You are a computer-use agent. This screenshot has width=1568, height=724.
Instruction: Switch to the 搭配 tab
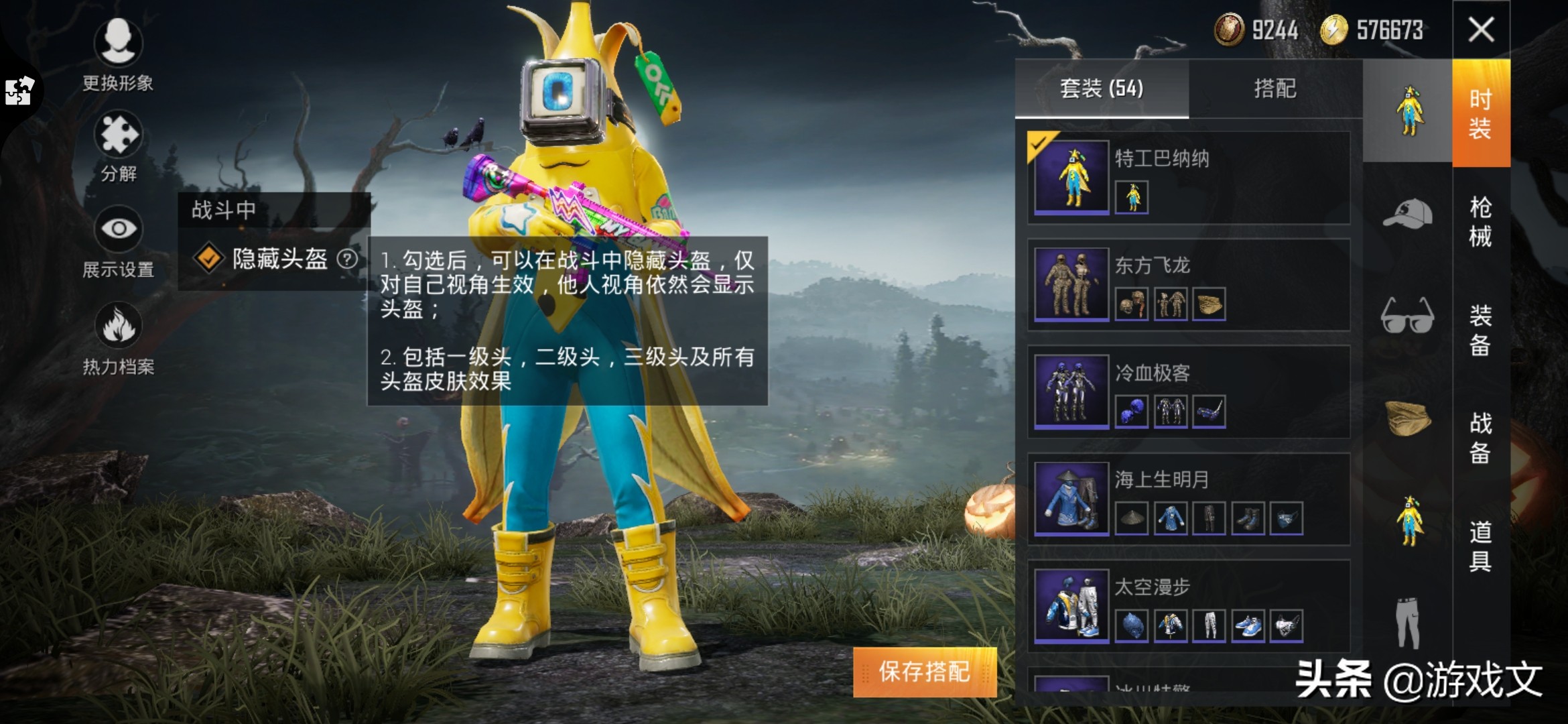coord(1275,88)
